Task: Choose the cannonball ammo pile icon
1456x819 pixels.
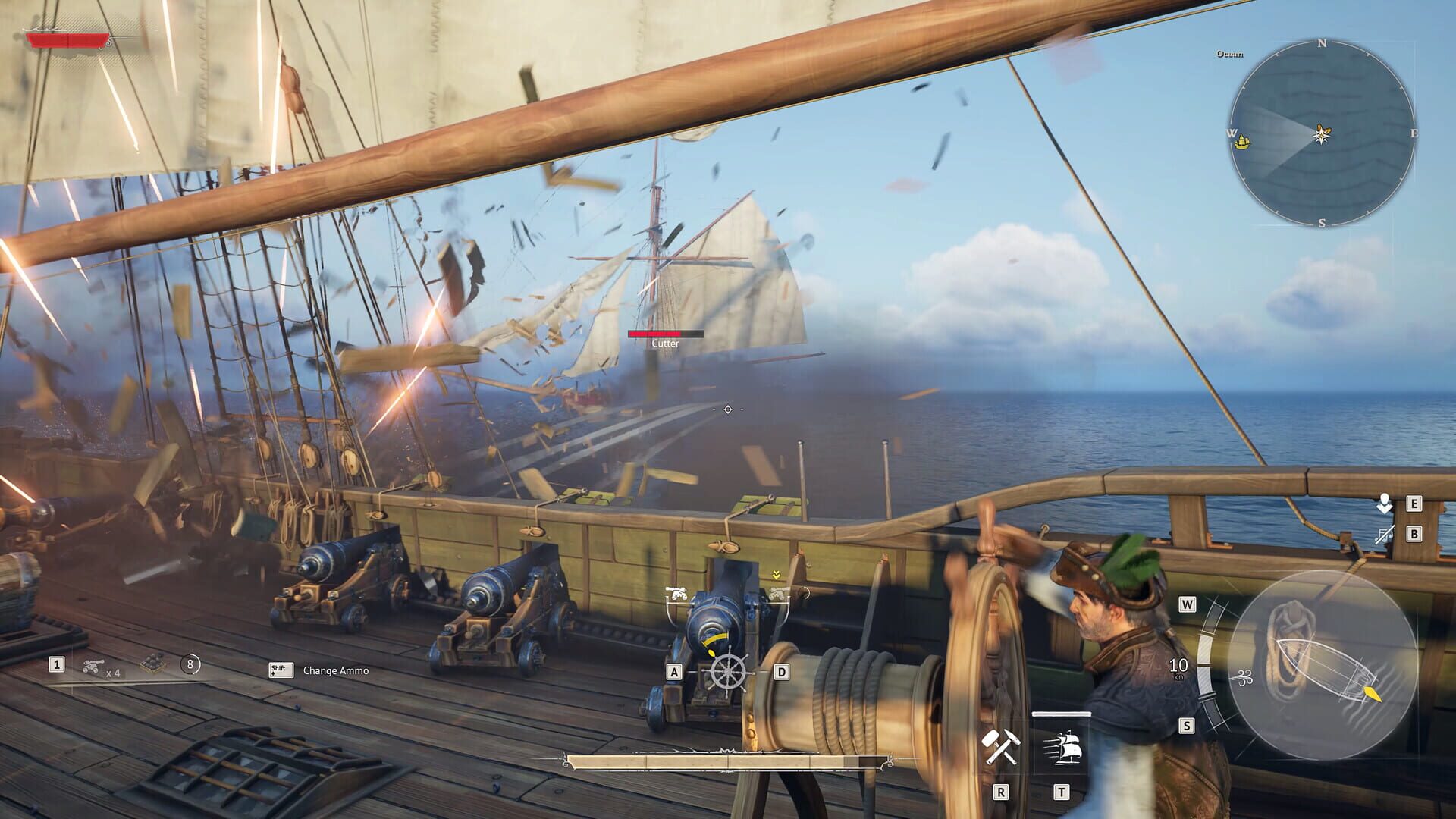Action: coord(155,664)
